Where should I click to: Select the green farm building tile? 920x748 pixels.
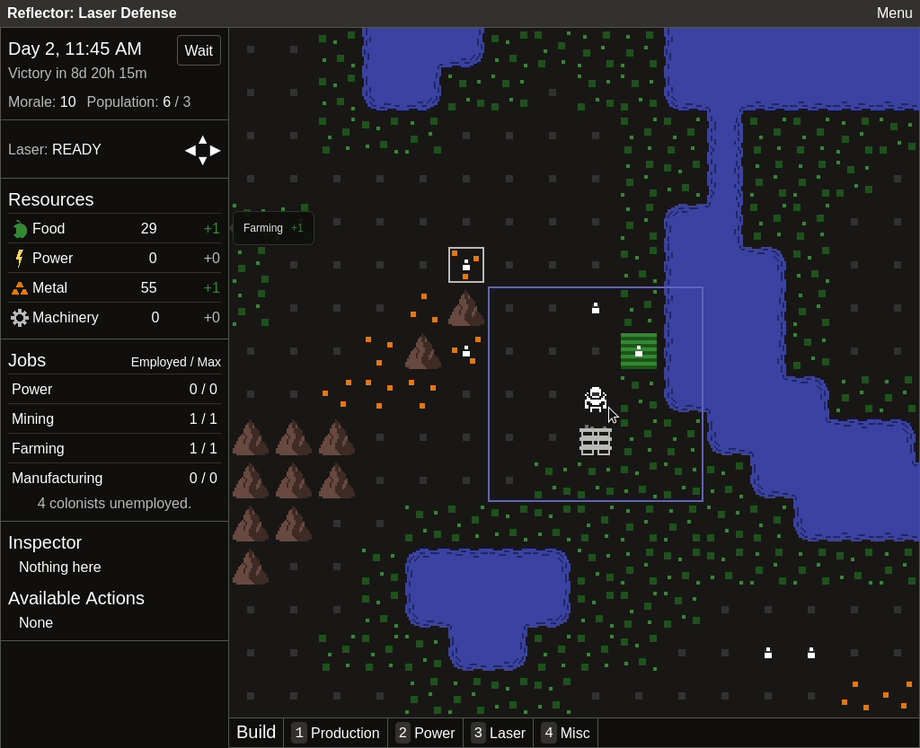coord(639,351)
